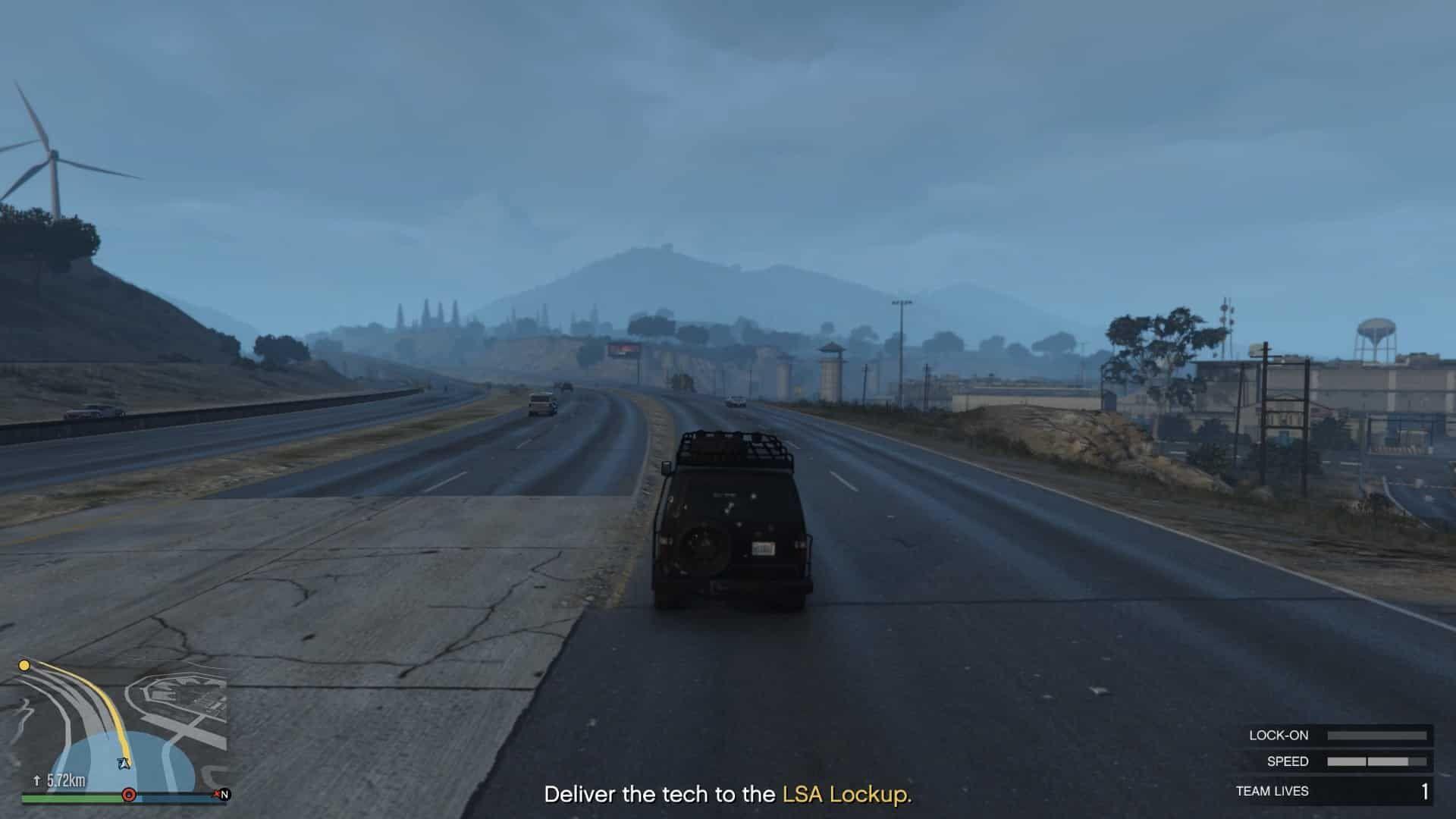
Task: Select the red circle blip on minimap
Action: click(x=129, y=795)
